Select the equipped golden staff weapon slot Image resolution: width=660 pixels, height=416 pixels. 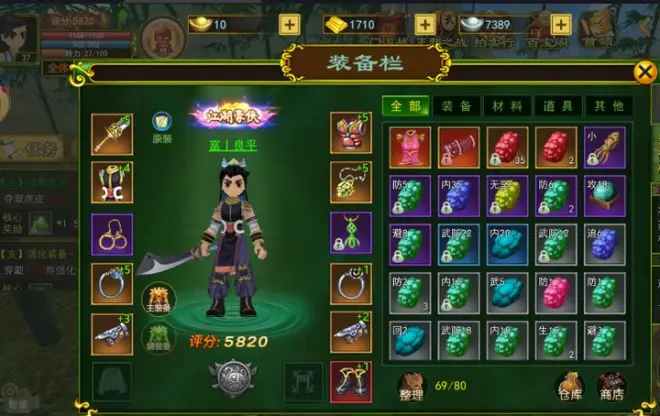pos(111,133)
